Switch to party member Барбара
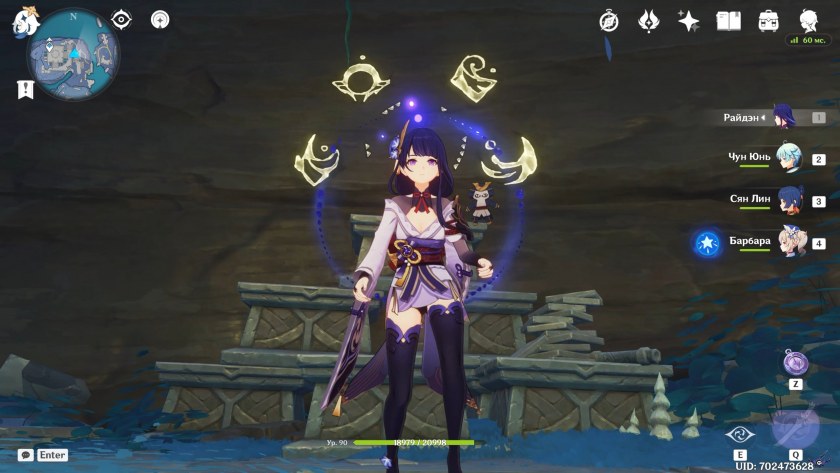The width and height of the screenshot is (840, 473). (790, 242)
